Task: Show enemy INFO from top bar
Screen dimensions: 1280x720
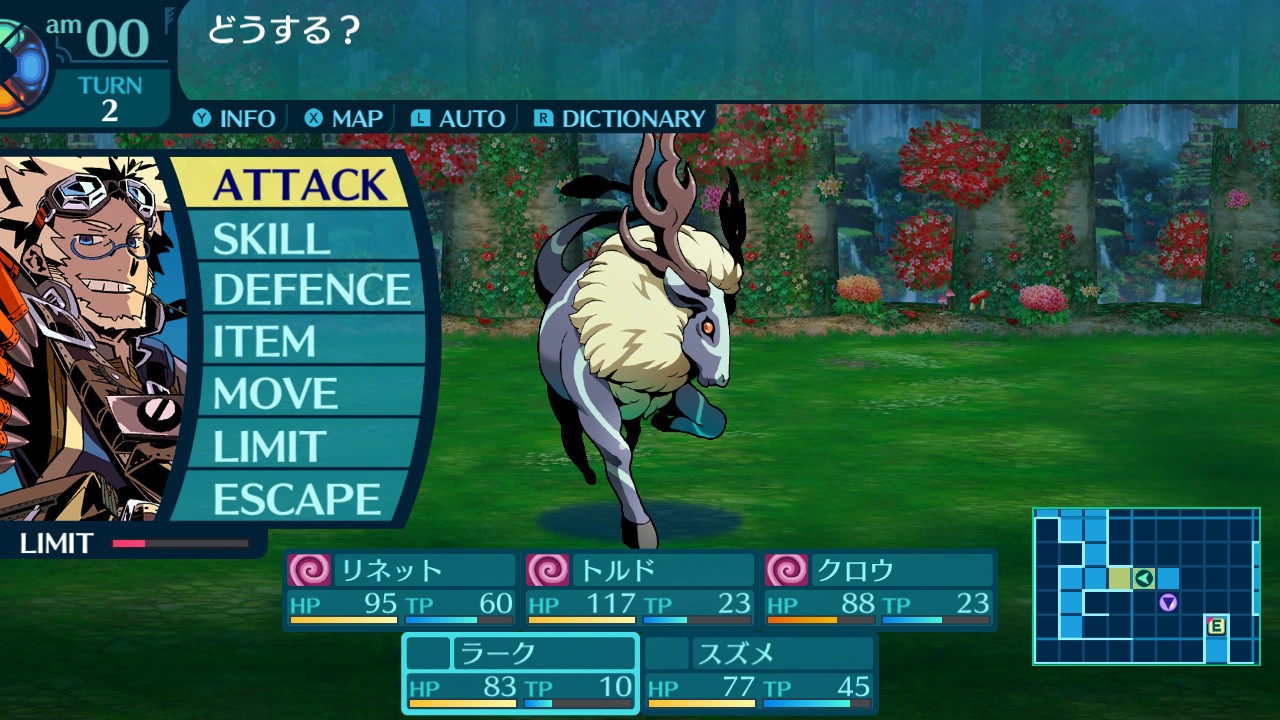Action: pos(234,118)
